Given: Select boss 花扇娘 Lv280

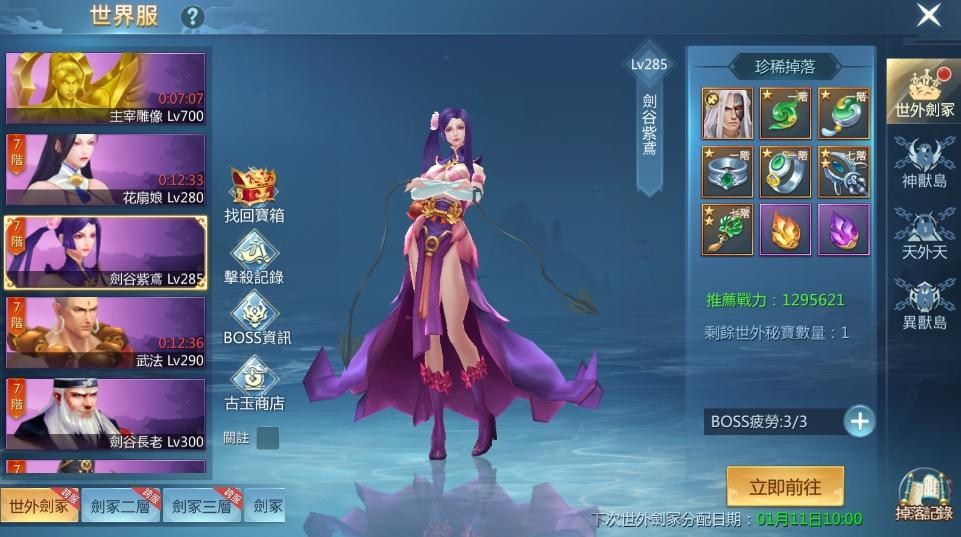Looking at the screenshot, I should (x=105, y=170).
